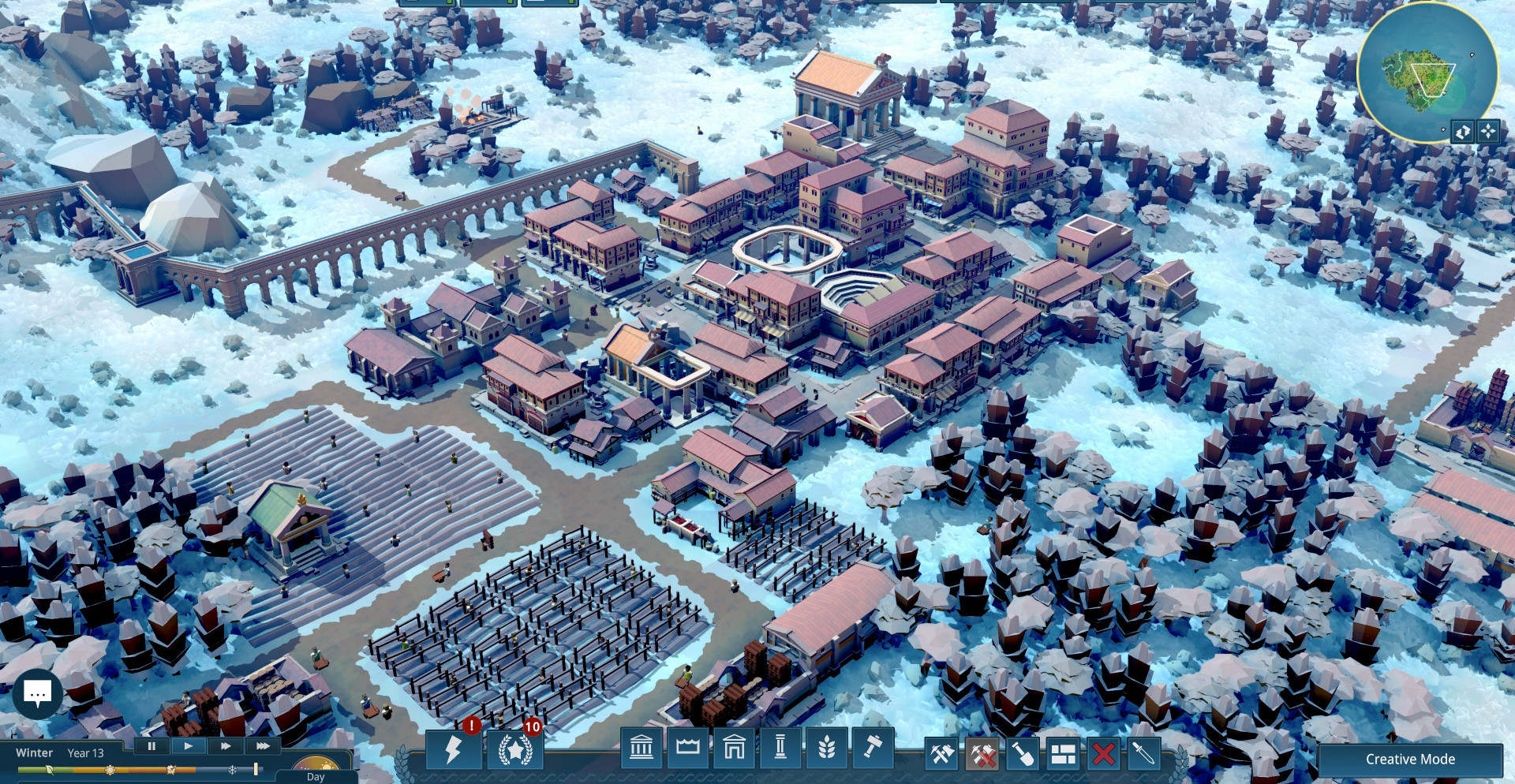The height and width of the screenshot is (784, 1515).
Task: Open the chat speech bubble button
Action: pyautogui.click(x=37, y=693)
